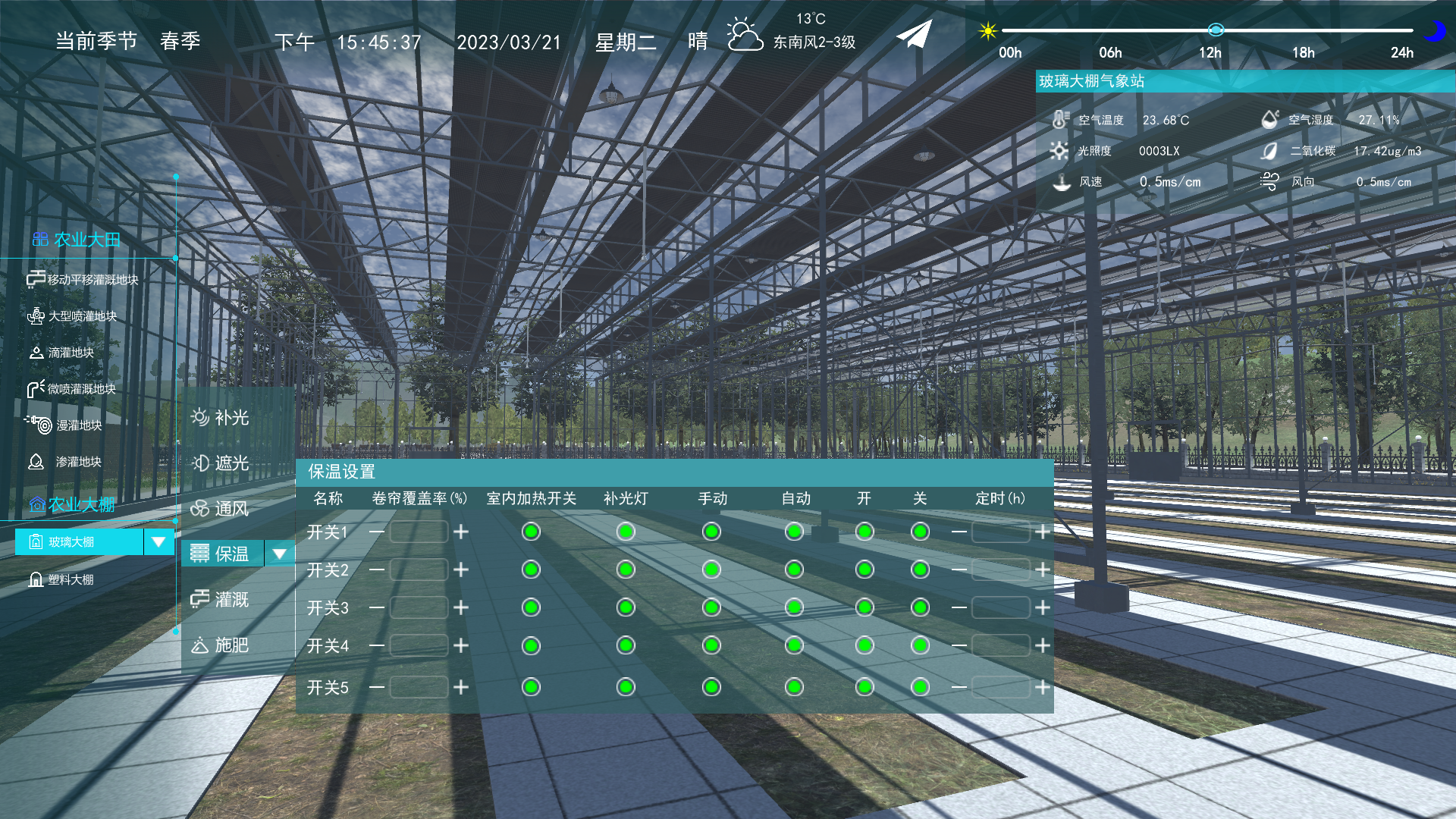The width and height of the screenshot is (1456, 819).
Task: Expand the dropdown arrow beside 玻璃大棚
Action: tap(158, 542)
